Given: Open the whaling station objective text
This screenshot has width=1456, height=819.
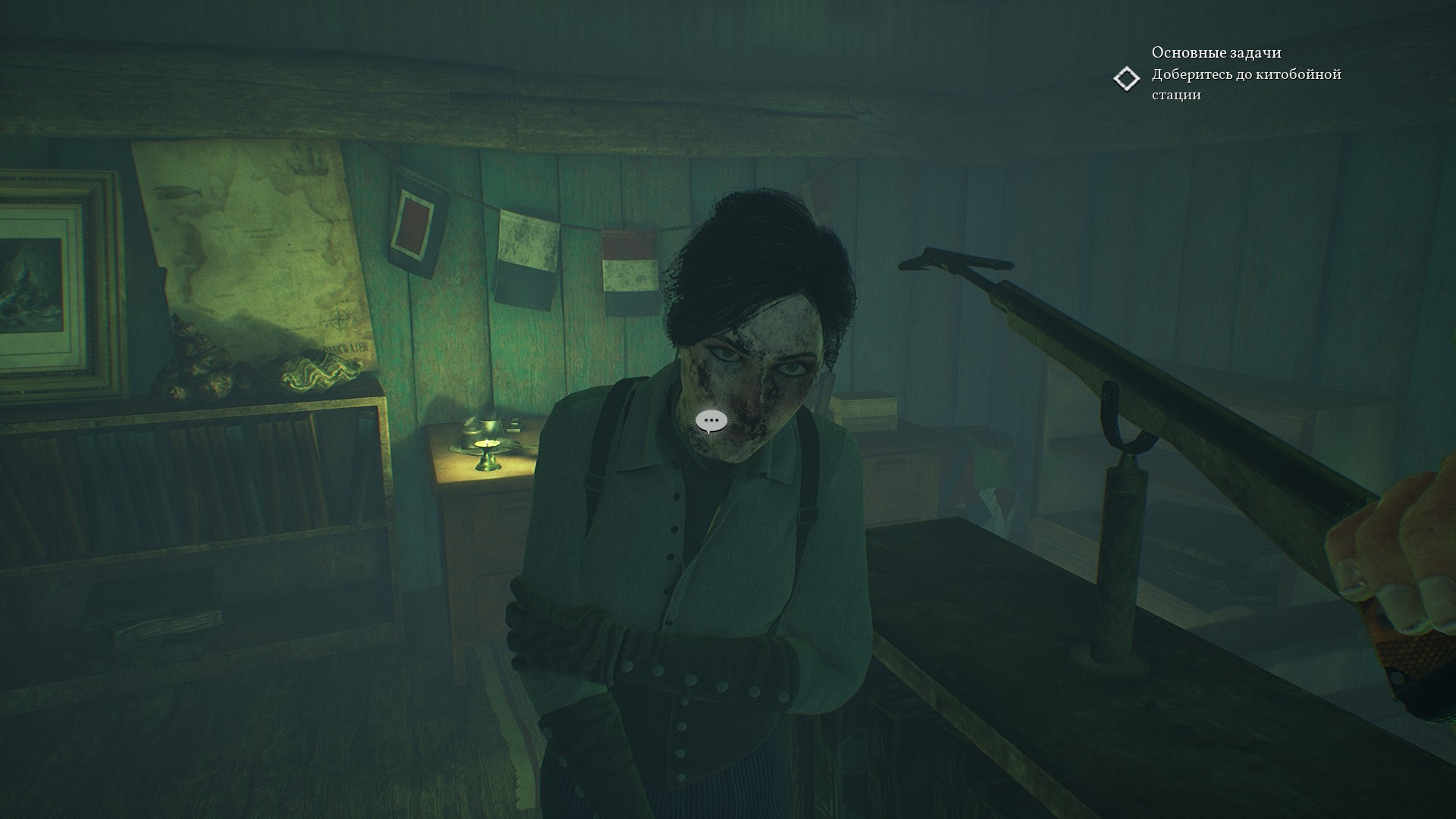Looking at the screenshot, I should (1246, 84).
